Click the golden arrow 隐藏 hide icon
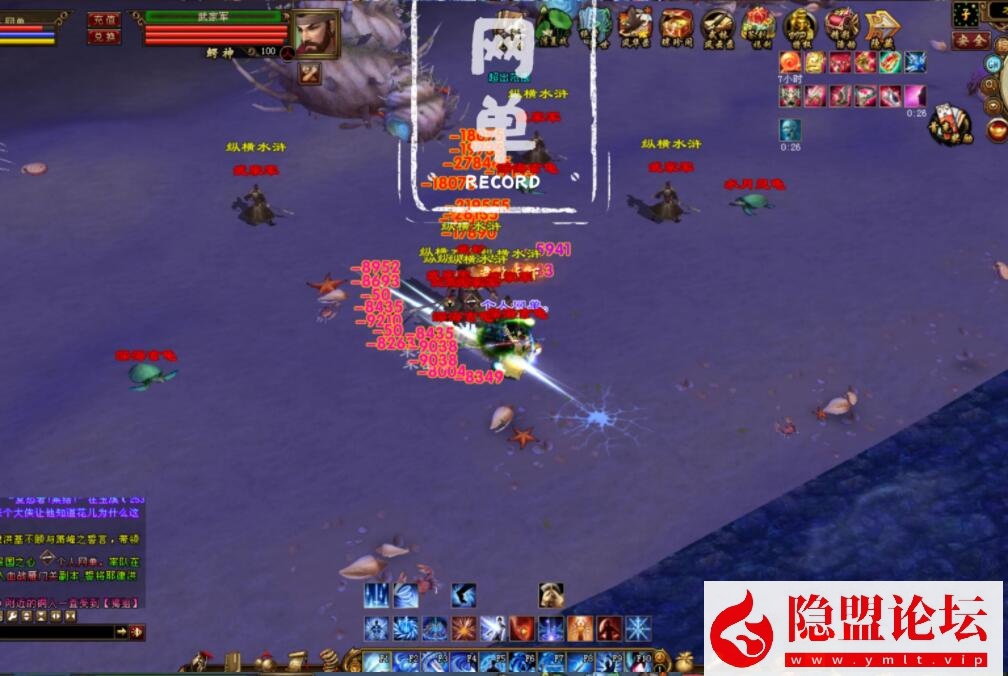Viewport: 1008px width, 676px height. point(881,25)
